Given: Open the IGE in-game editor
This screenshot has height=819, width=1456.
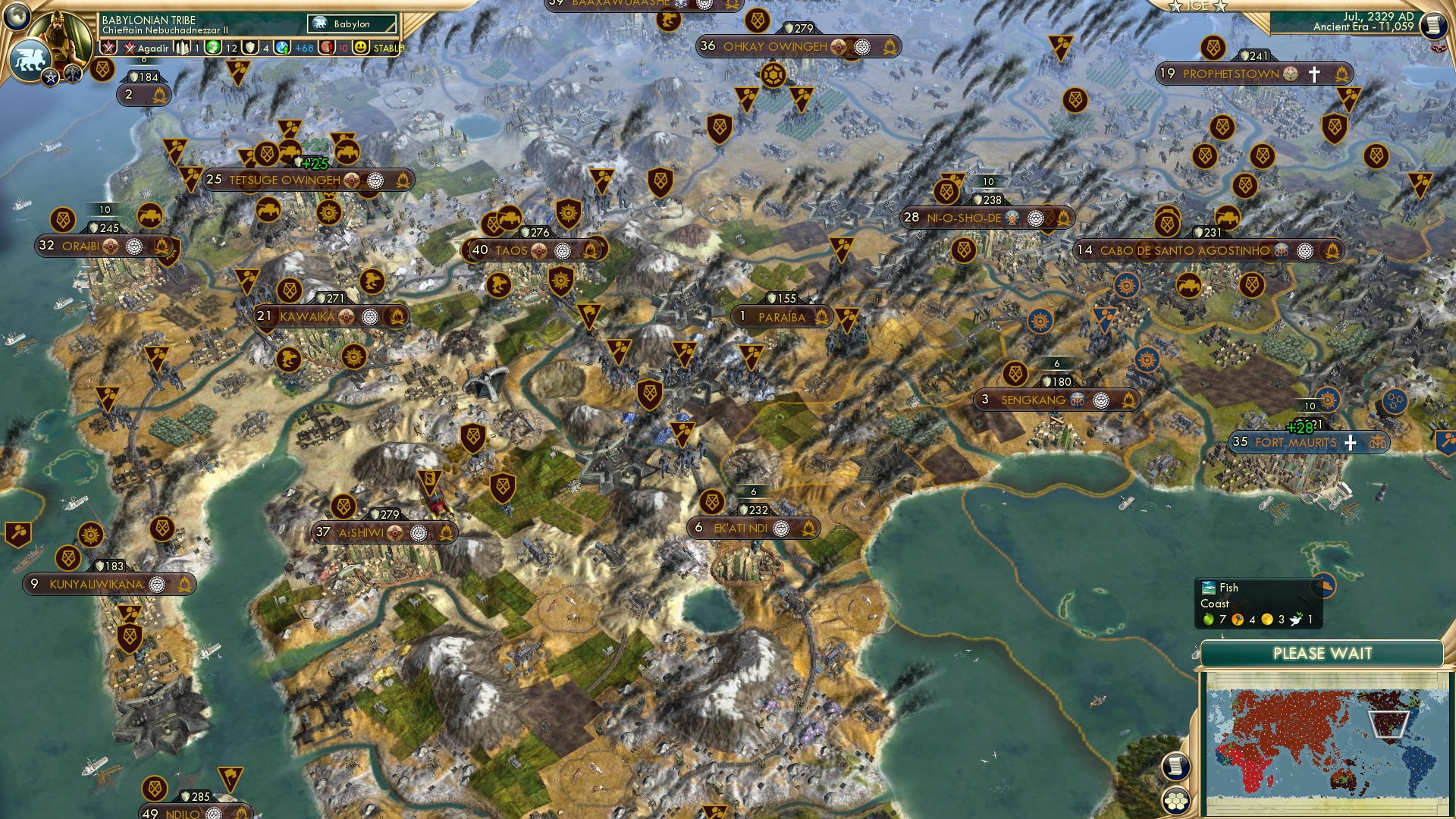Looking at the screenshot, I should tap(1197, 6).
